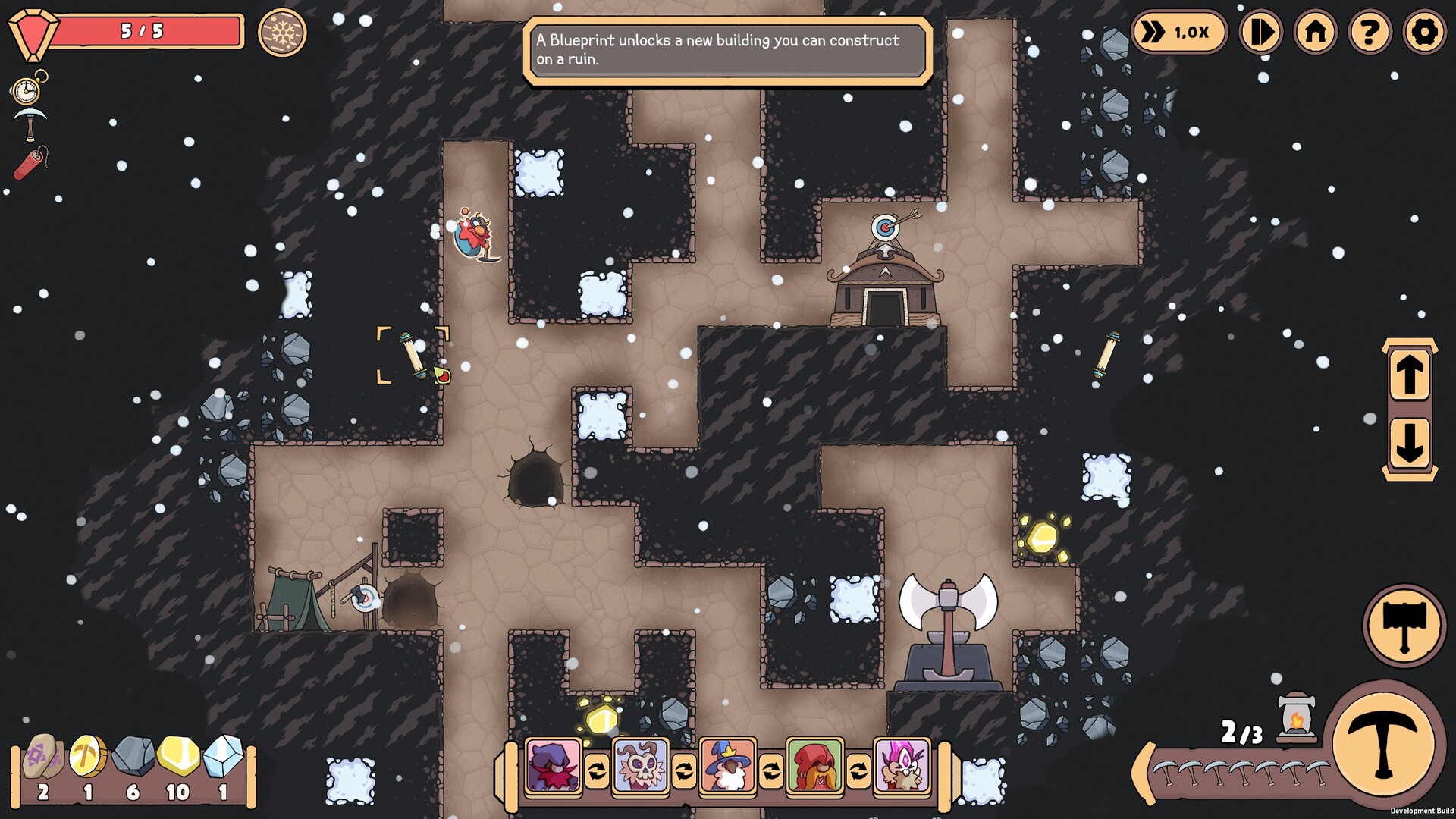1456x819 pixels.
Task: Click the 1.0X game speed control
Action: coord(1178,33)
